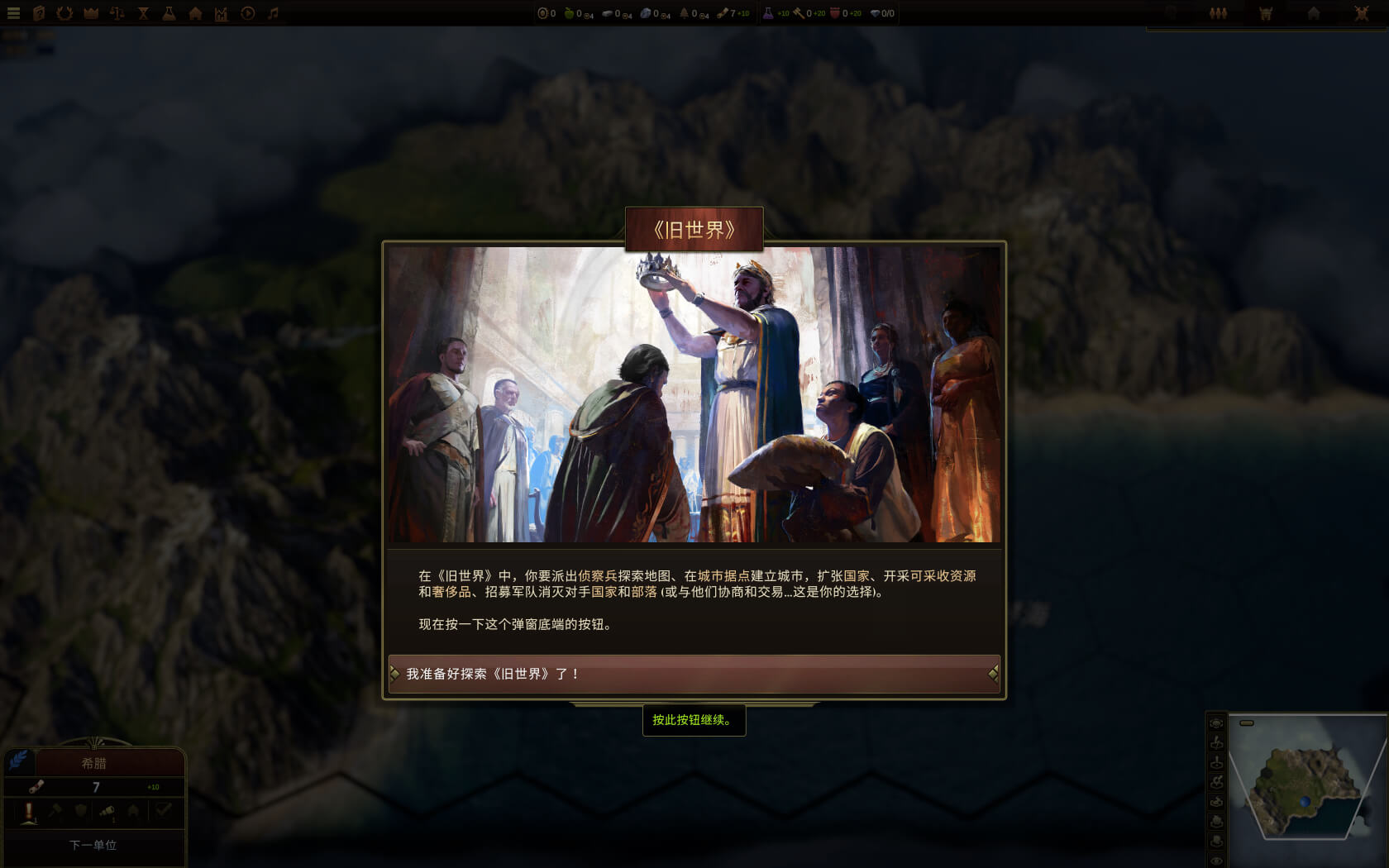Open the play circle icon on the toolbar
1389x868 pixels.
click(x=246, y=13)
